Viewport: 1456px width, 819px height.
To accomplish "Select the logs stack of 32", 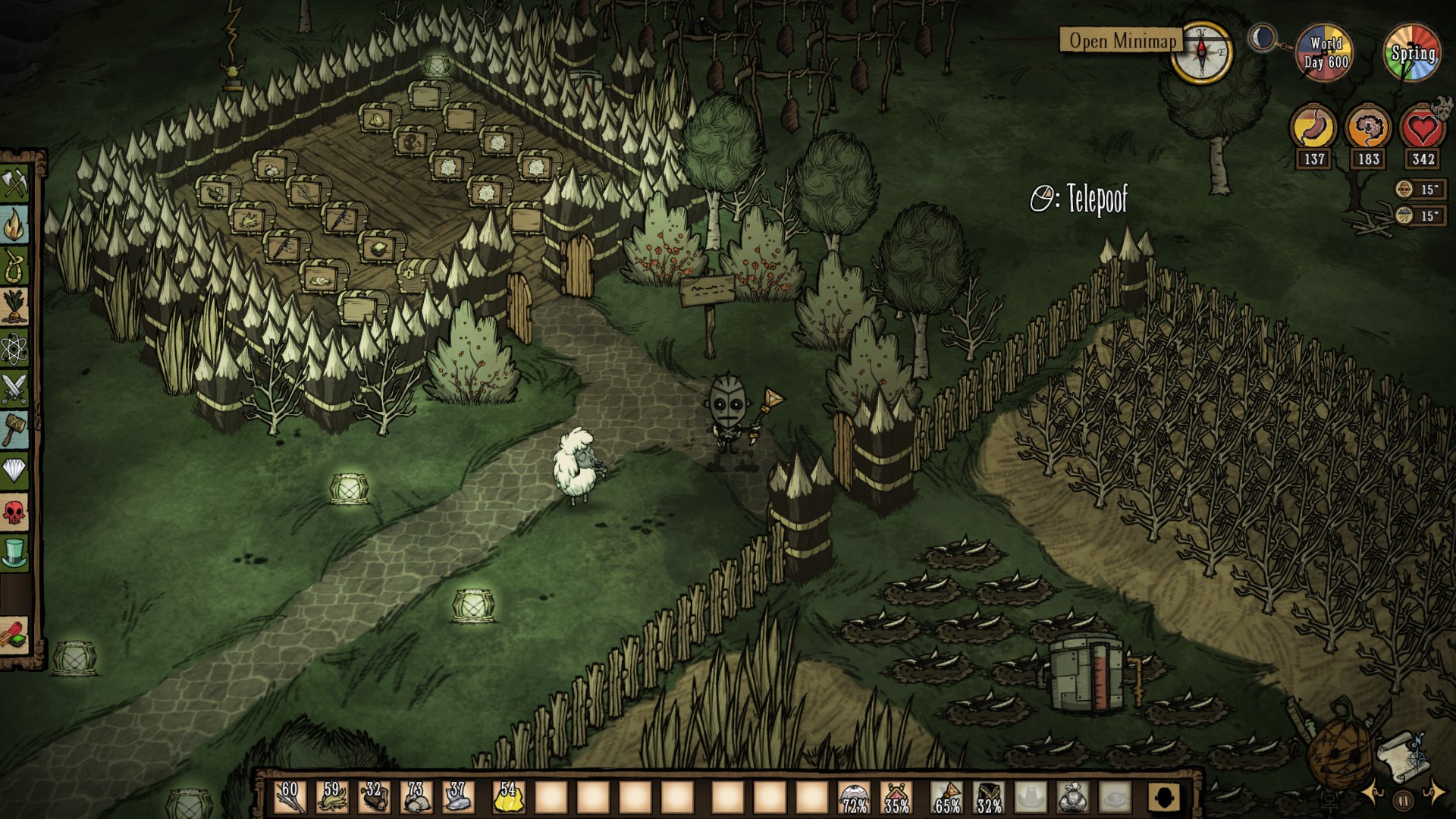I will 374,797.
